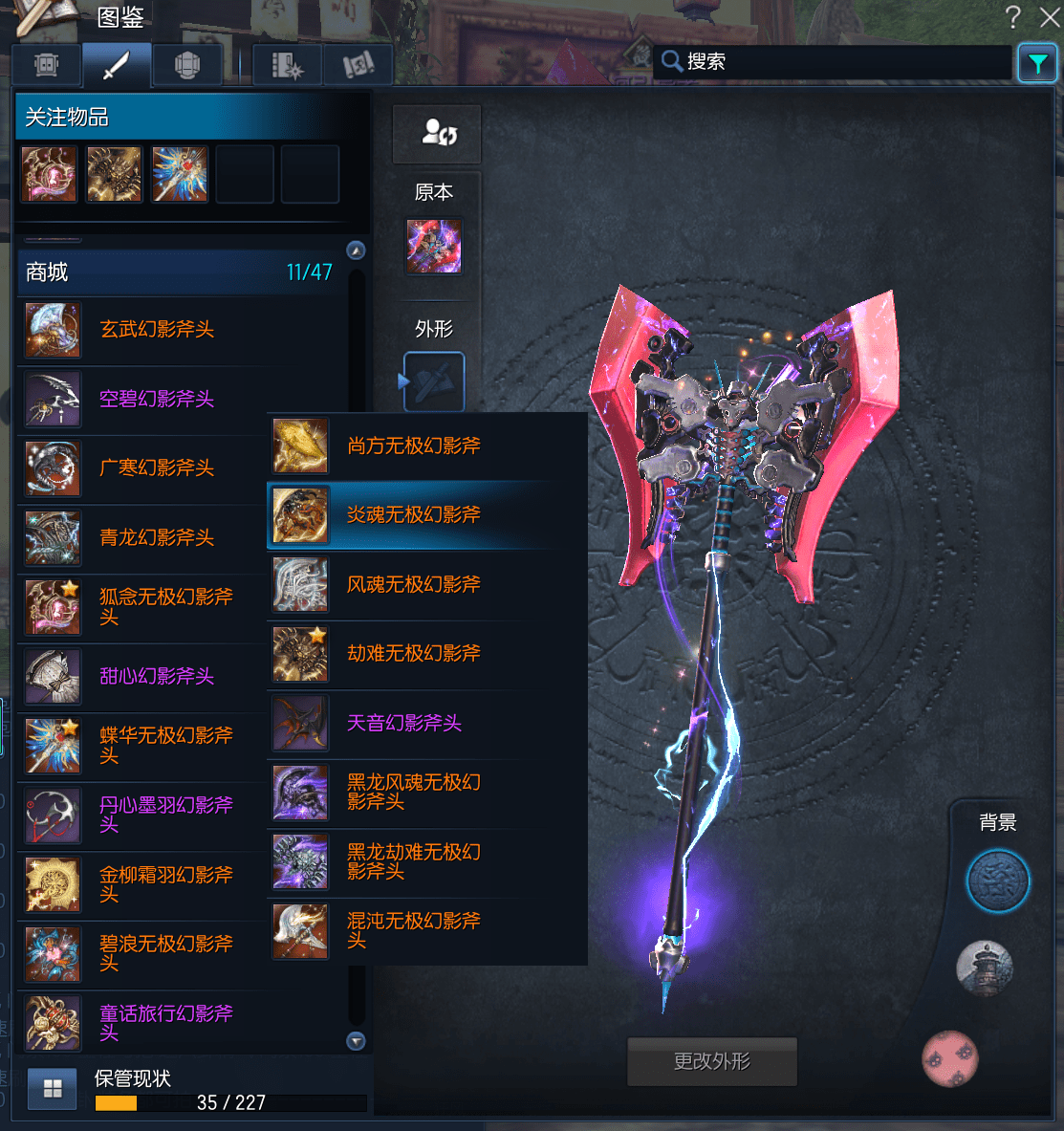
Task: Open the help question mark
Action: [x=1013, y=17]
